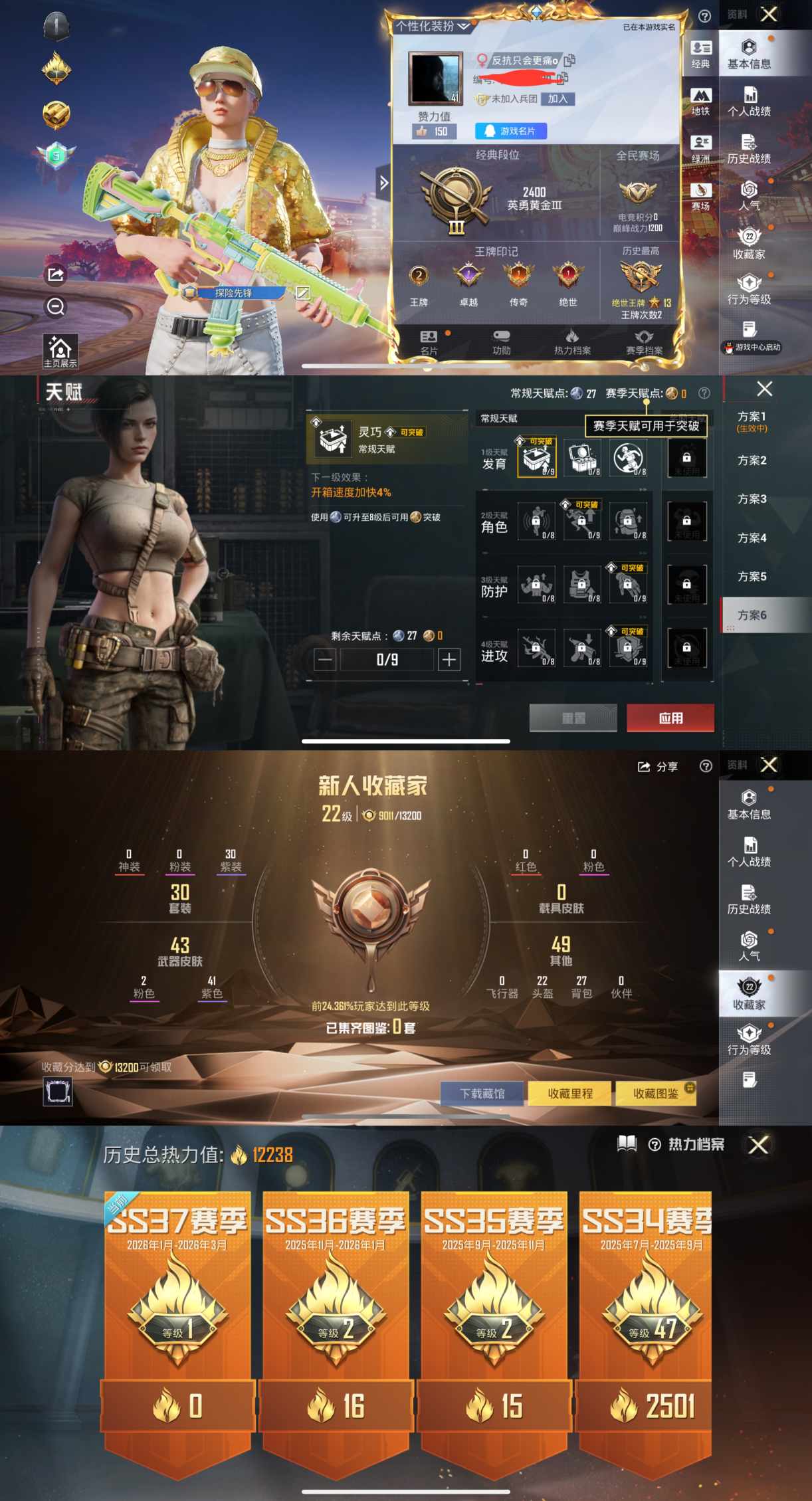Apply talents with the red 应用 button
The height and width of the screenshot is (1501, 812).
pyautogui.click(x=670, y=718)
